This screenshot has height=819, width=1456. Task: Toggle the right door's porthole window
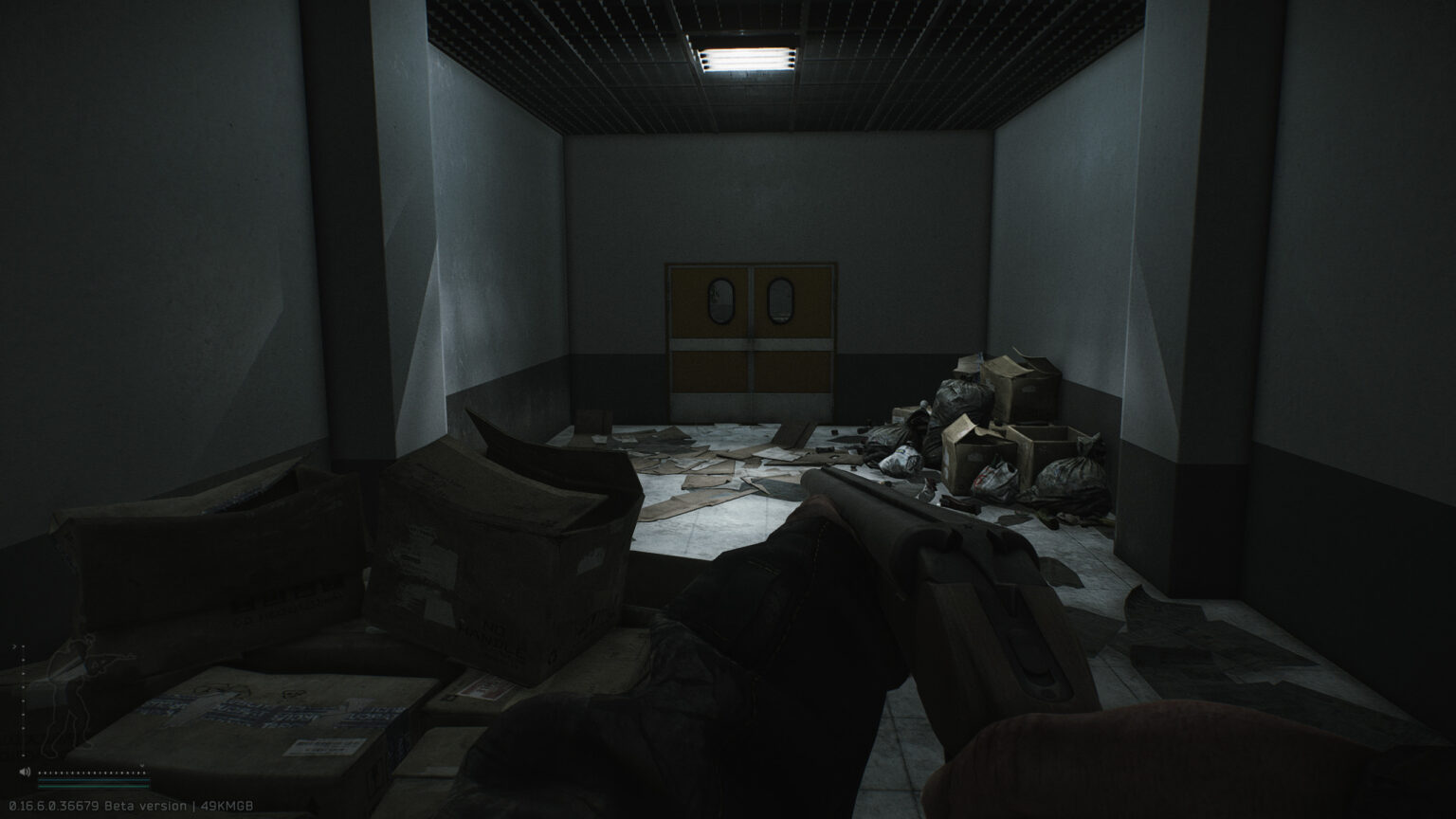click(780, 300)
